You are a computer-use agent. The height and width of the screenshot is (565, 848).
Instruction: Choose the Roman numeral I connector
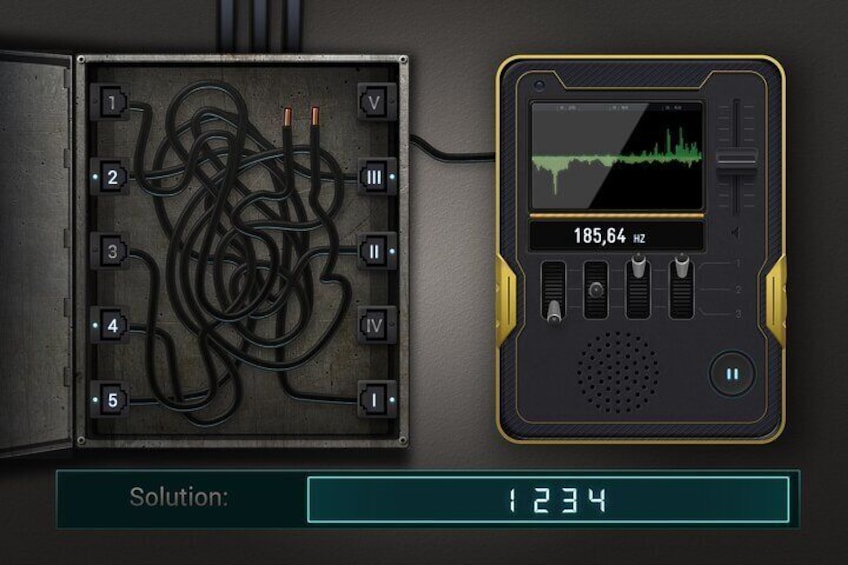click(373, 400)
